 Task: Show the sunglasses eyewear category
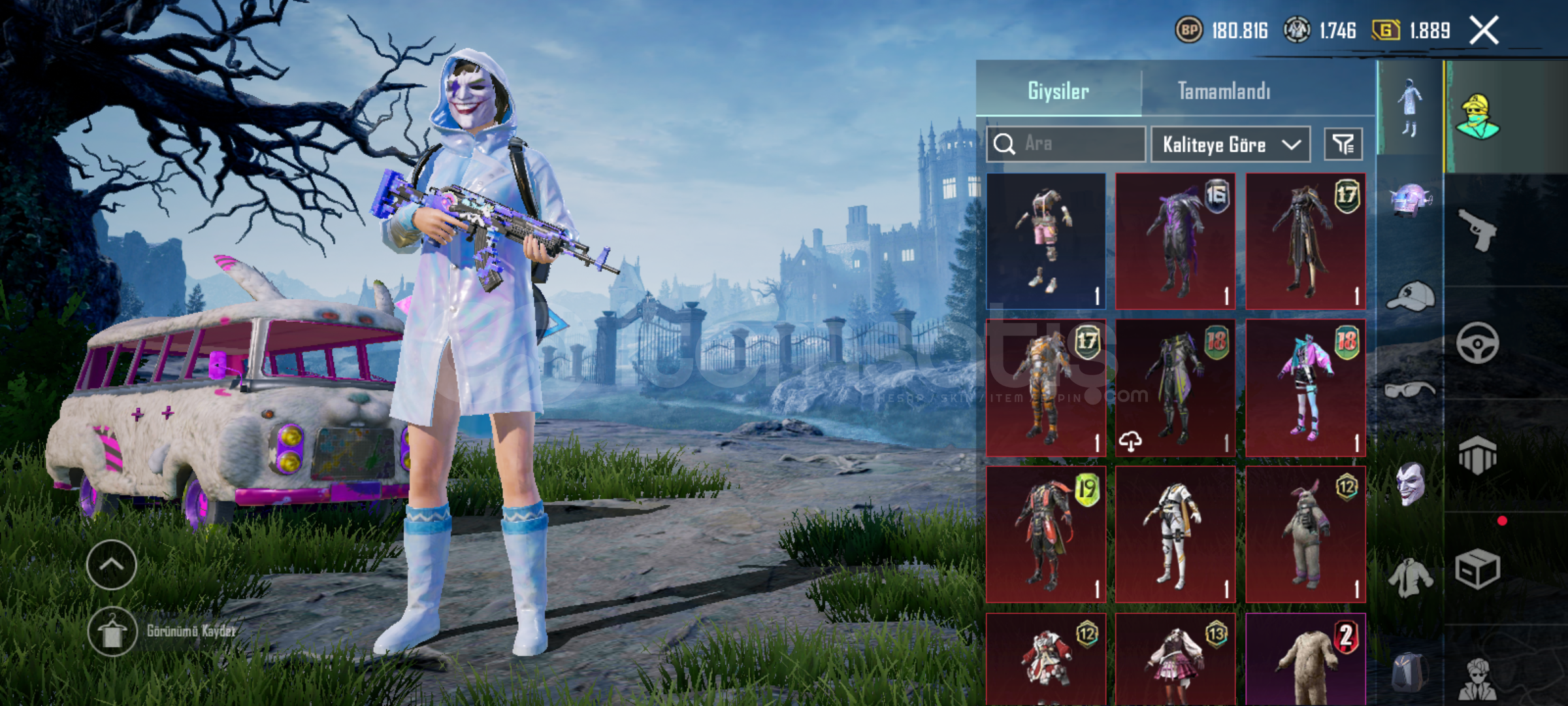(1410, 390)
